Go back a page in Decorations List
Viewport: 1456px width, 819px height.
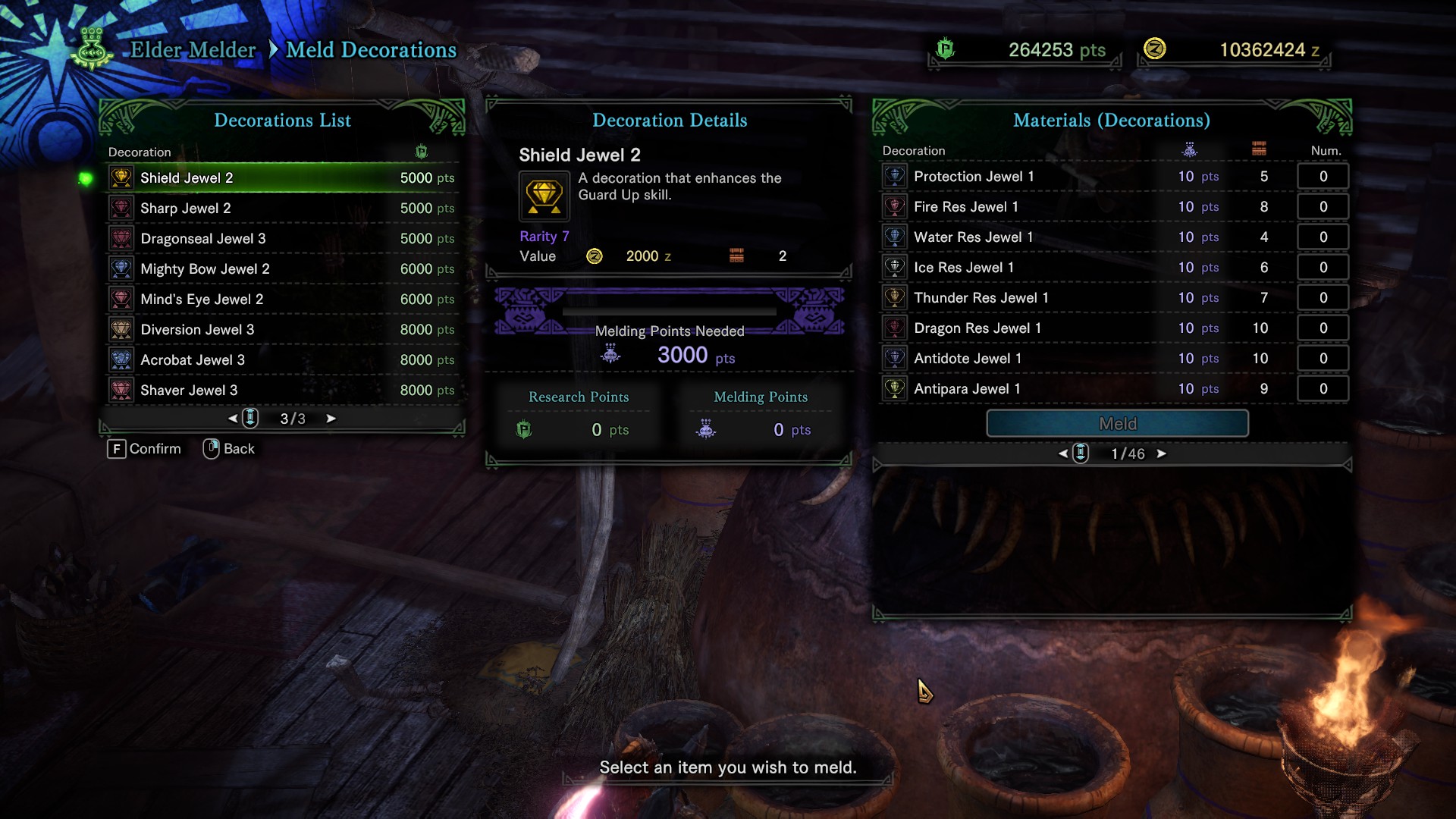[x=233, y=418]
